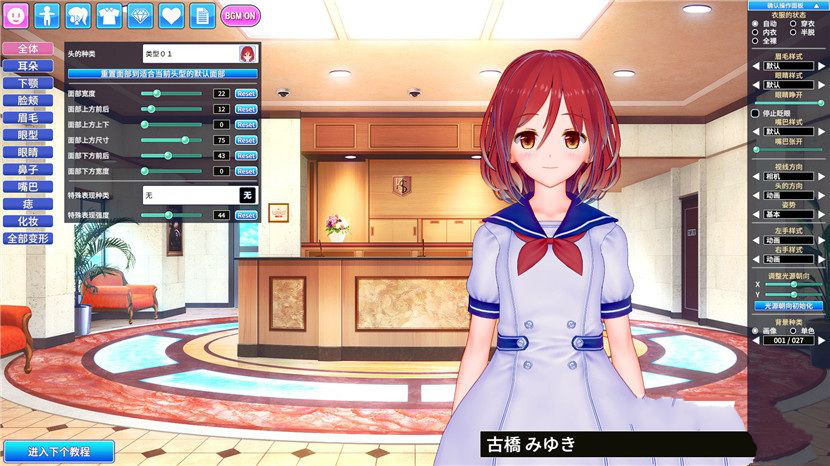Viewport: 830px width, 466px height.
Task: Open the 化妆 (makeup) tab
Action: 27,221
